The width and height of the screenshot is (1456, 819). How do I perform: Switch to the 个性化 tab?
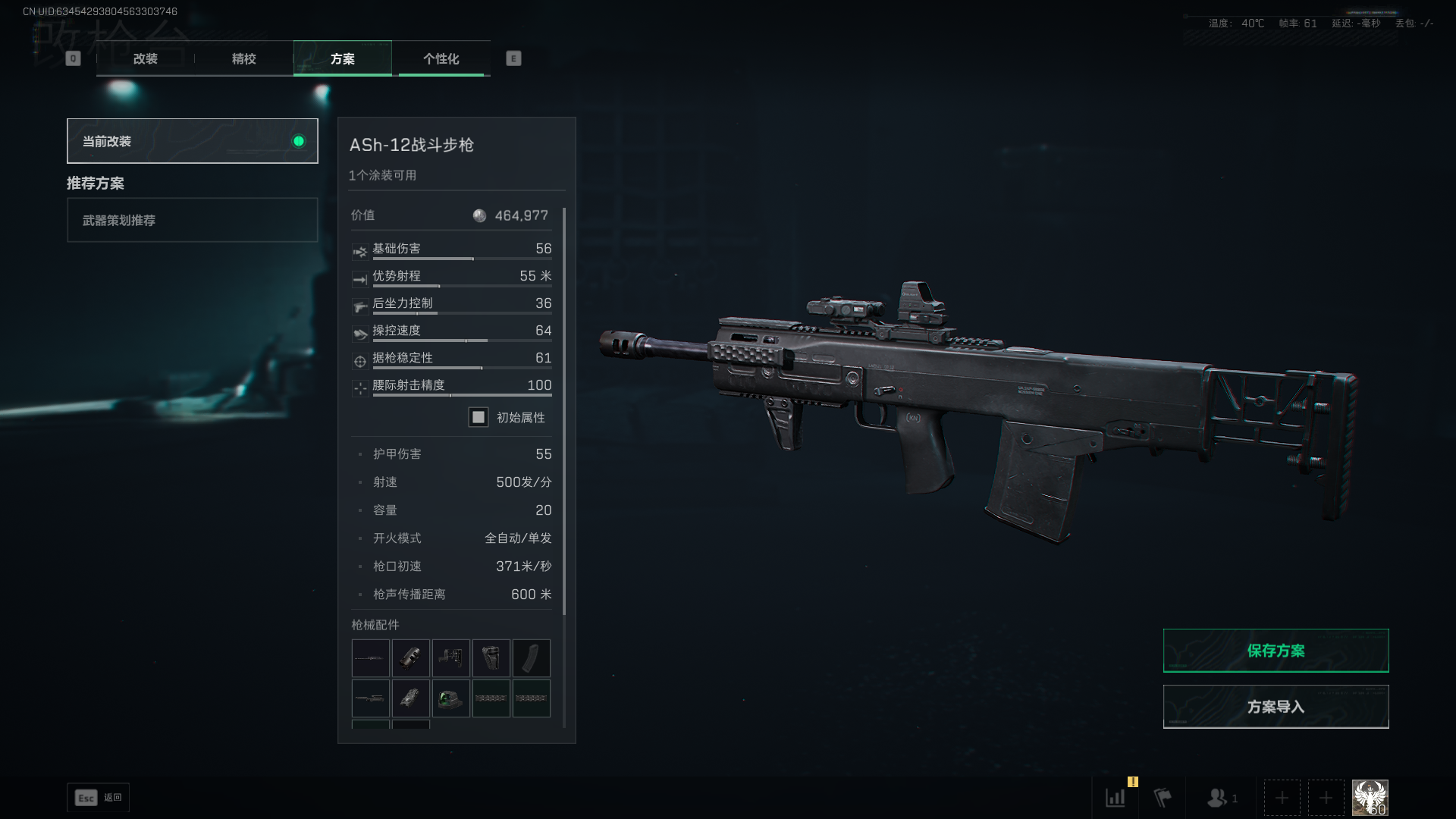click(x=442, y=58)
